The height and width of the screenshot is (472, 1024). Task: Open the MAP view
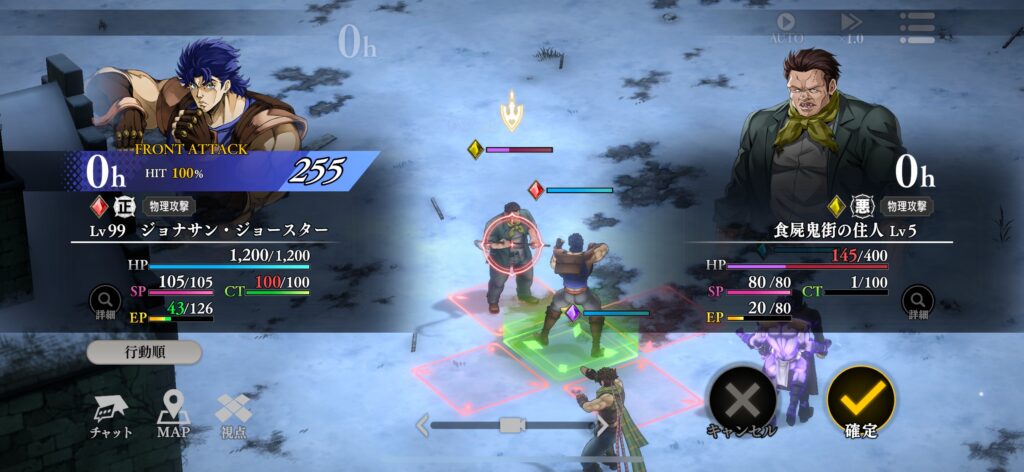tap(172, 414)
